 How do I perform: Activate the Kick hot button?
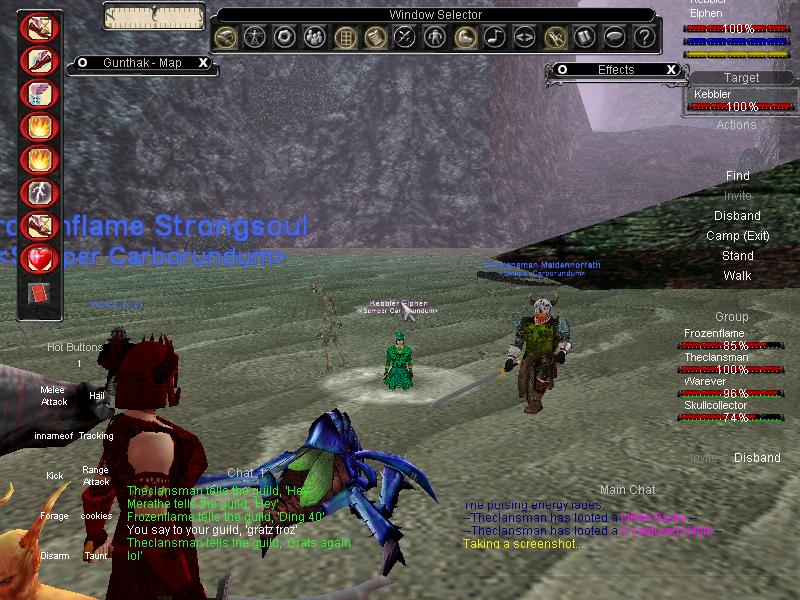54,476
